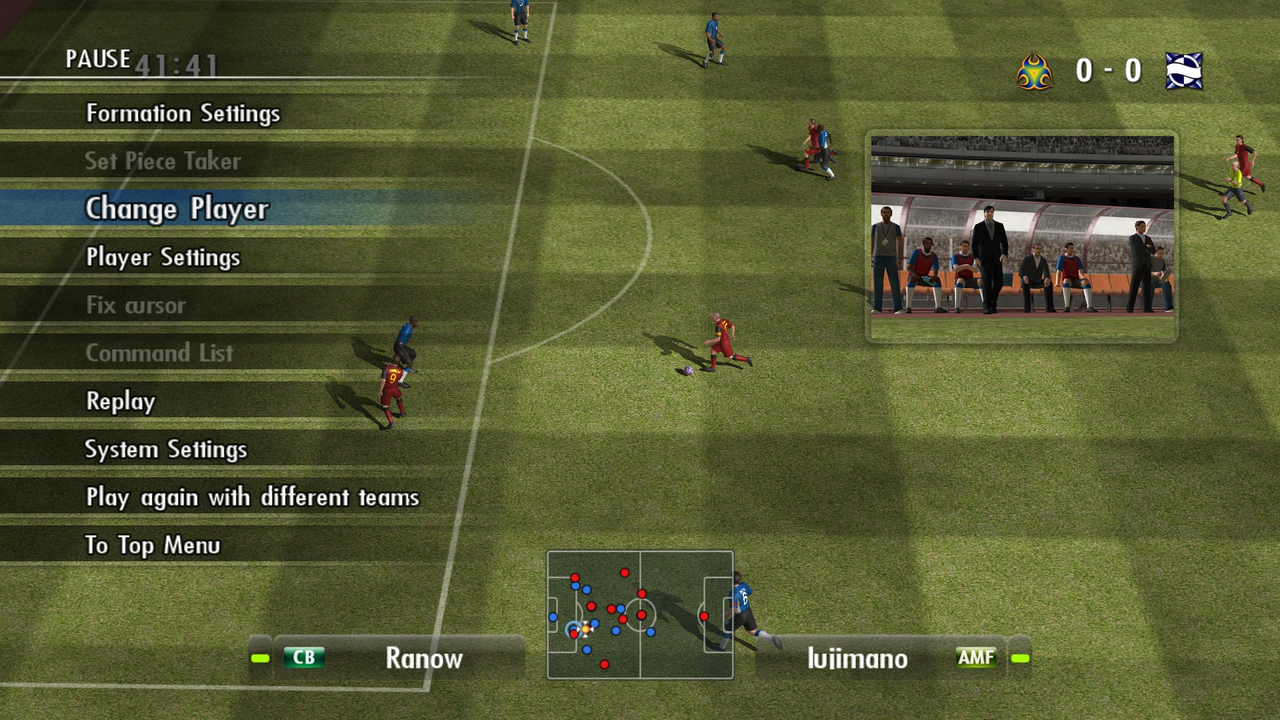Viewport: 1280px width, 720px height.
Task: Click the away team blue crest emblem
Action: click(1186, 70)
